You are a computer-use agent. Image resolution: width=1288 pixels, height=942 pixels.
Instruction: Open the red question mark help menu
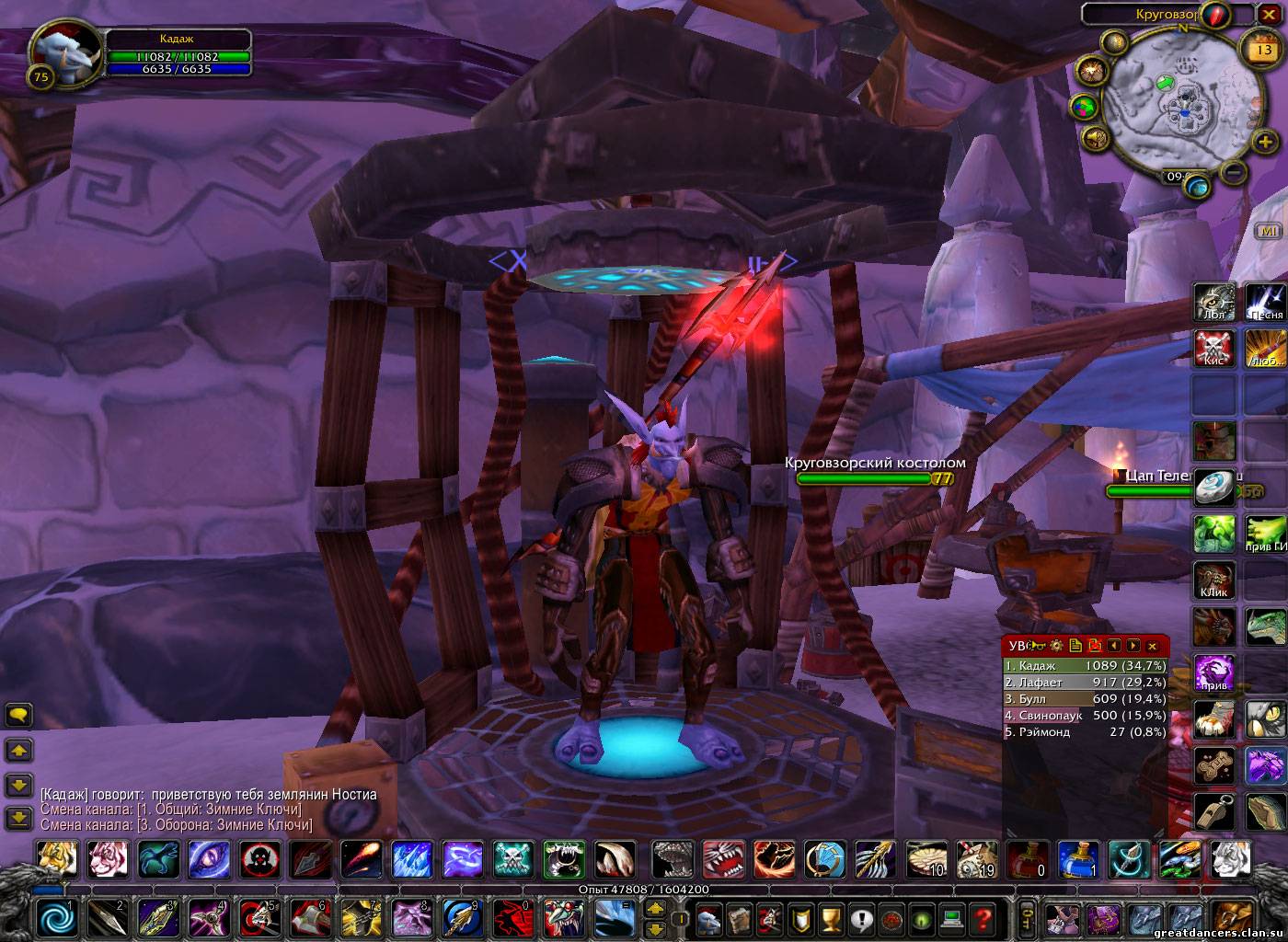point(983,917)
